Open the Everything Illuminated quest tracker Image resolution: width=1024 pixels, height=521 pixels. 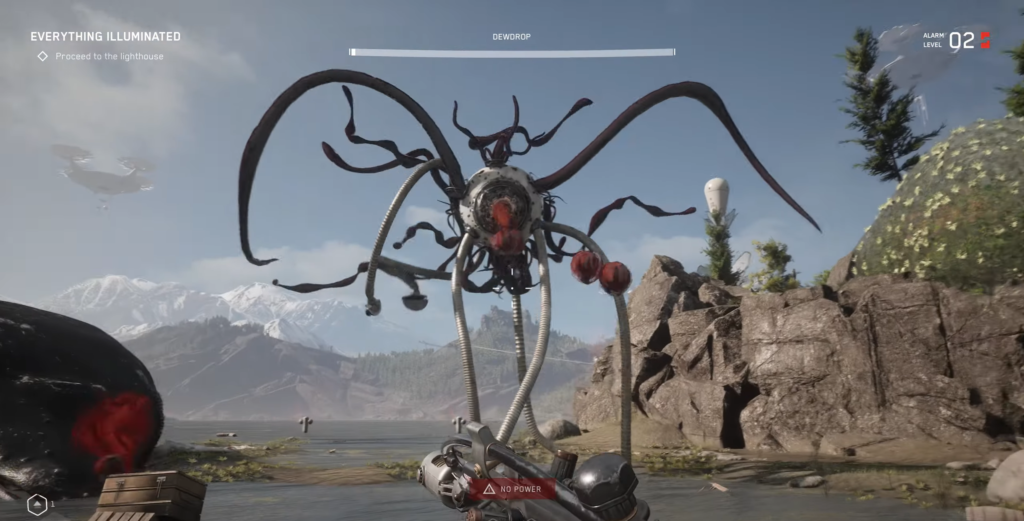point(105,37)
